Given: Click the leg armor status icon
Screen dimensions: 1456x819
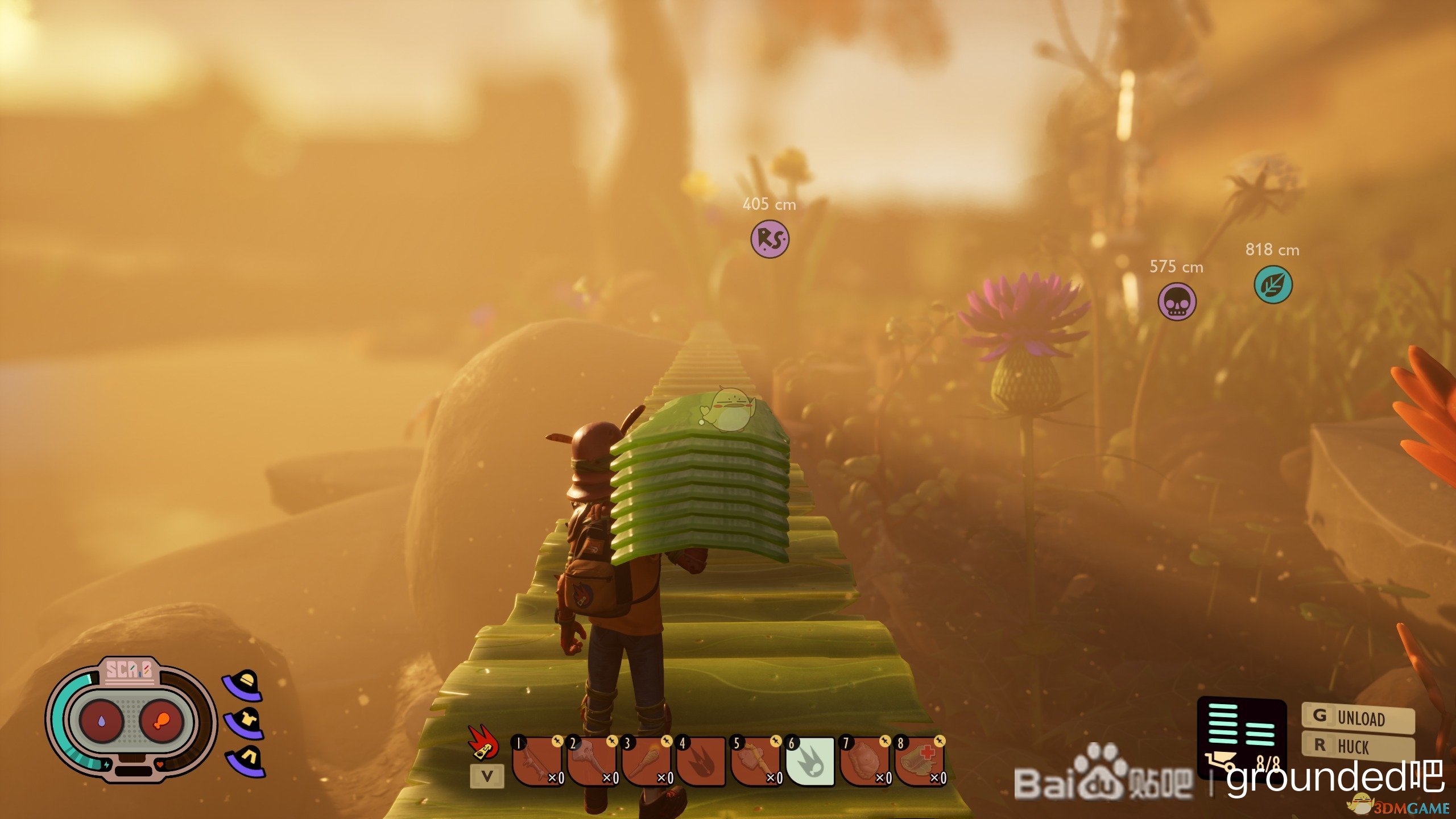Looking at the screenshot, I should click(246, 760).
